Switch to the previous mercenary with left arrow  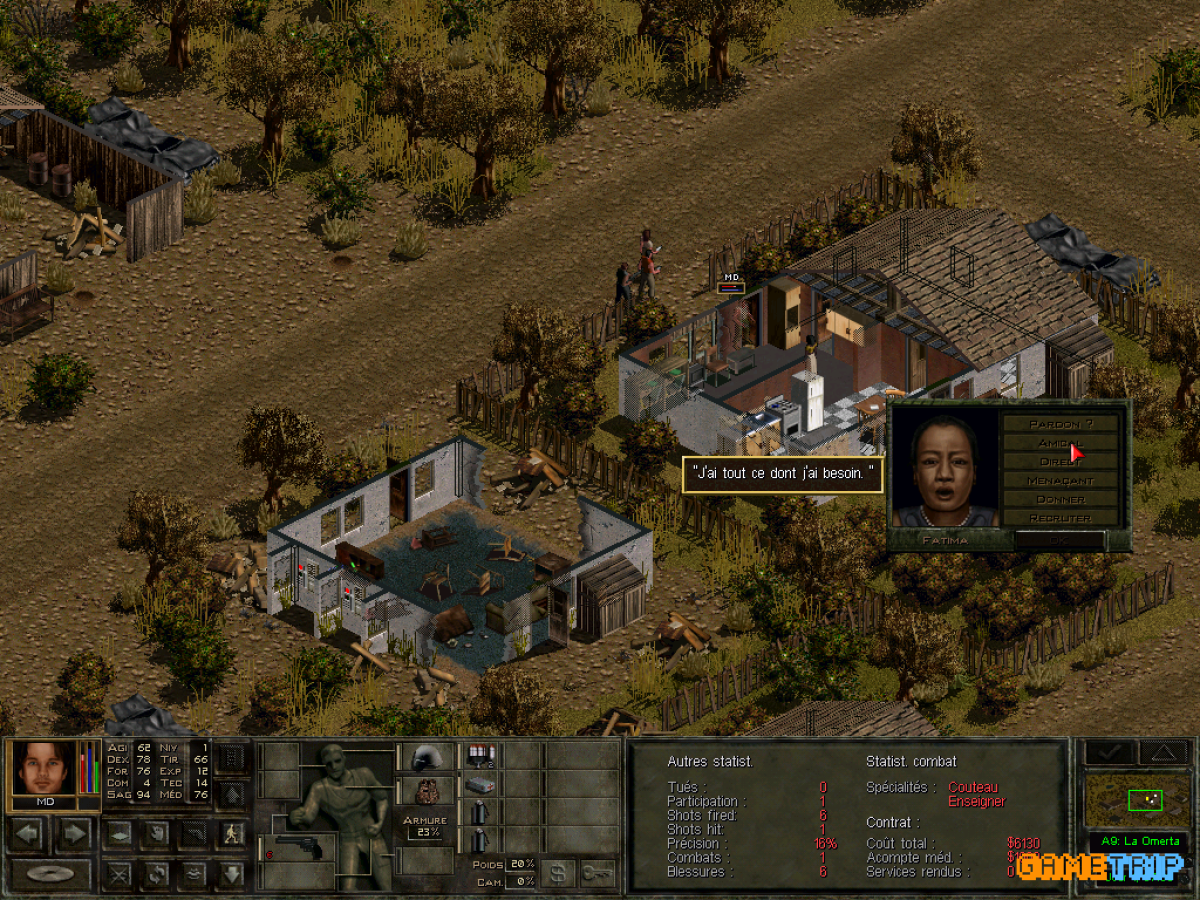28,832
